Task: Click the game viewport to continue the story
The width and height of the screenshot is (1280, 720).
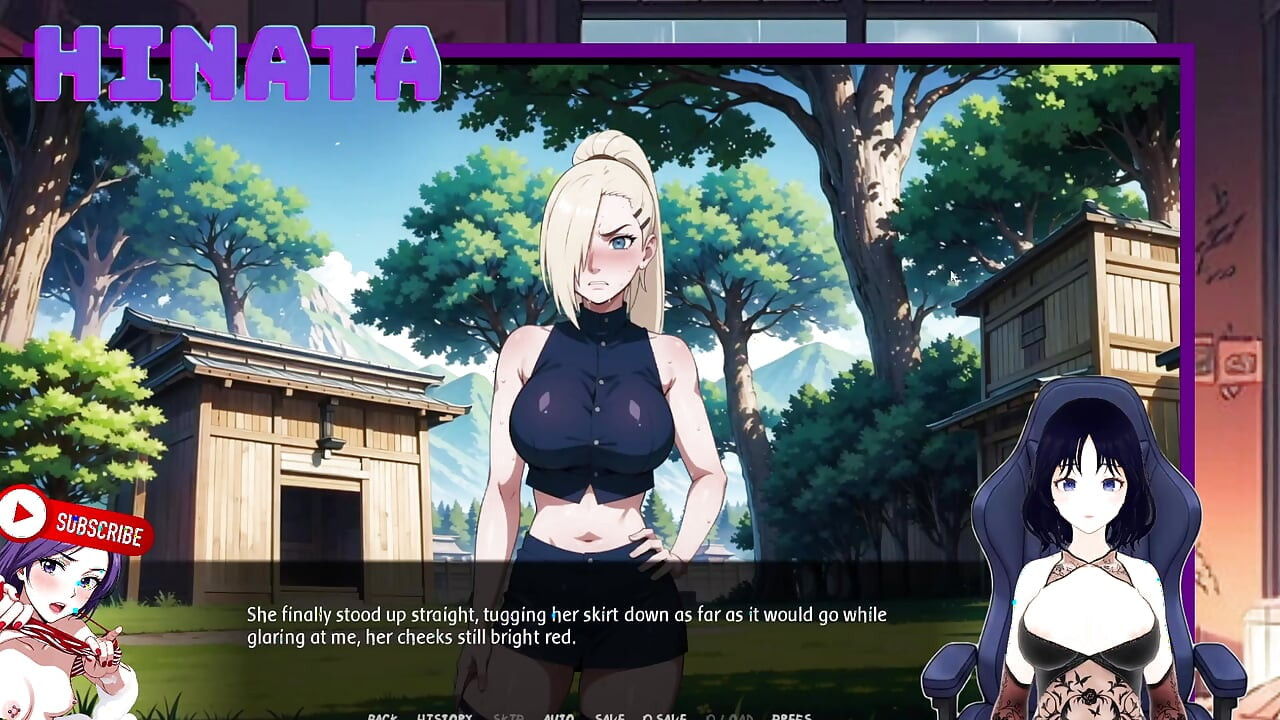Action: [600, 300]
